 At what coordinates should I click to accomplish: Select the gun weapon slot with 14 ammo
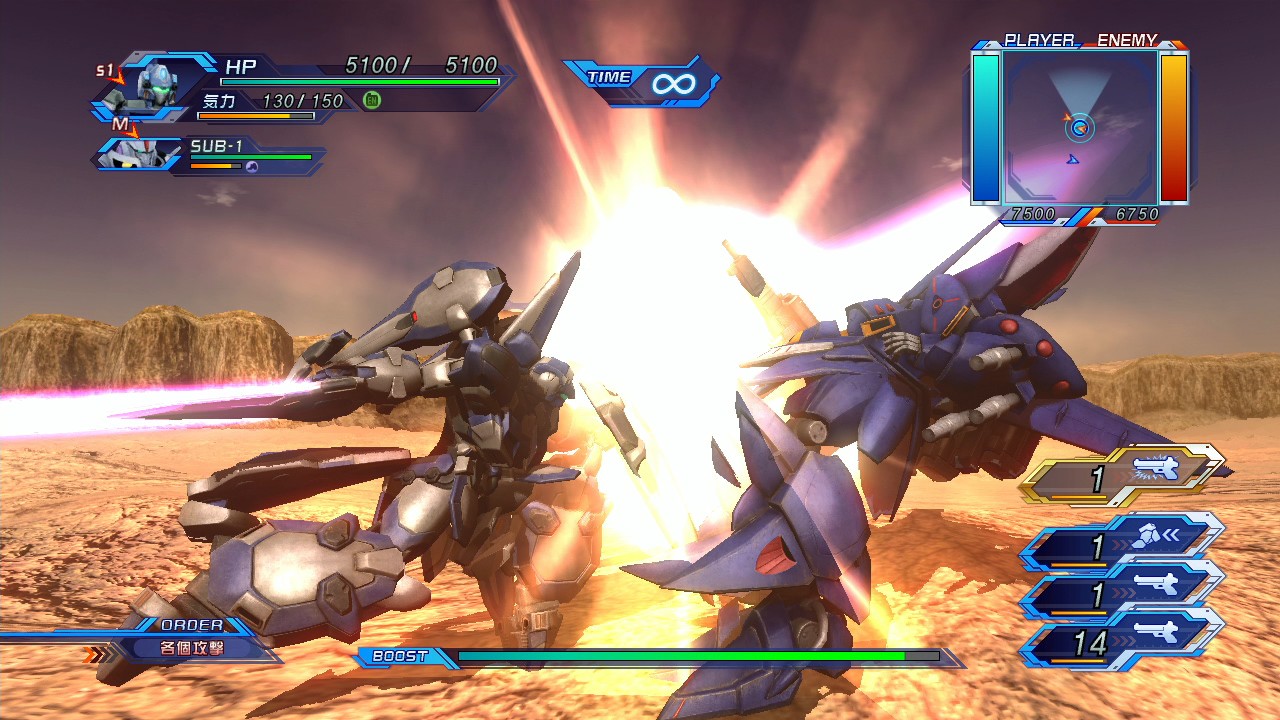click(x=1124, y=641)
